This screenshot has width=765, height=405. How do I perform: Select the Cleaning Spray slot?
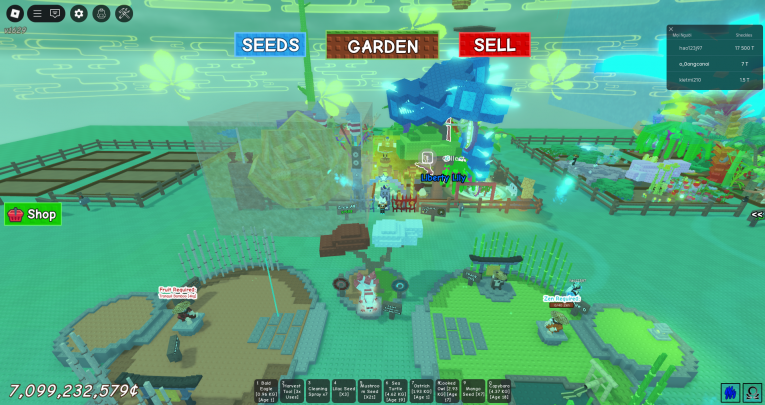pos(317,391)
